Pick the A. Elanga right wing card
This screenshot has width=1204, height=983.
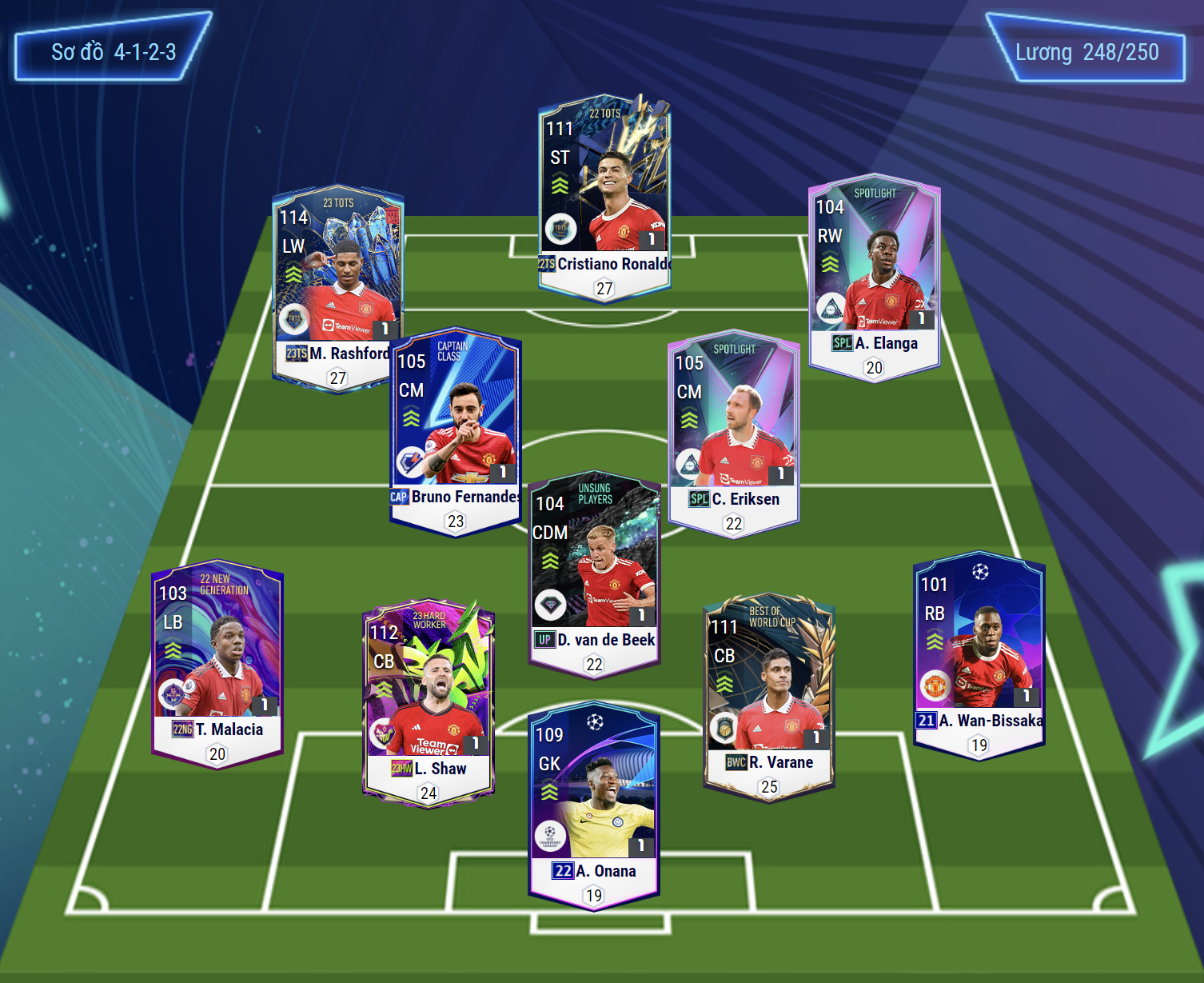[x=874, y=276]
